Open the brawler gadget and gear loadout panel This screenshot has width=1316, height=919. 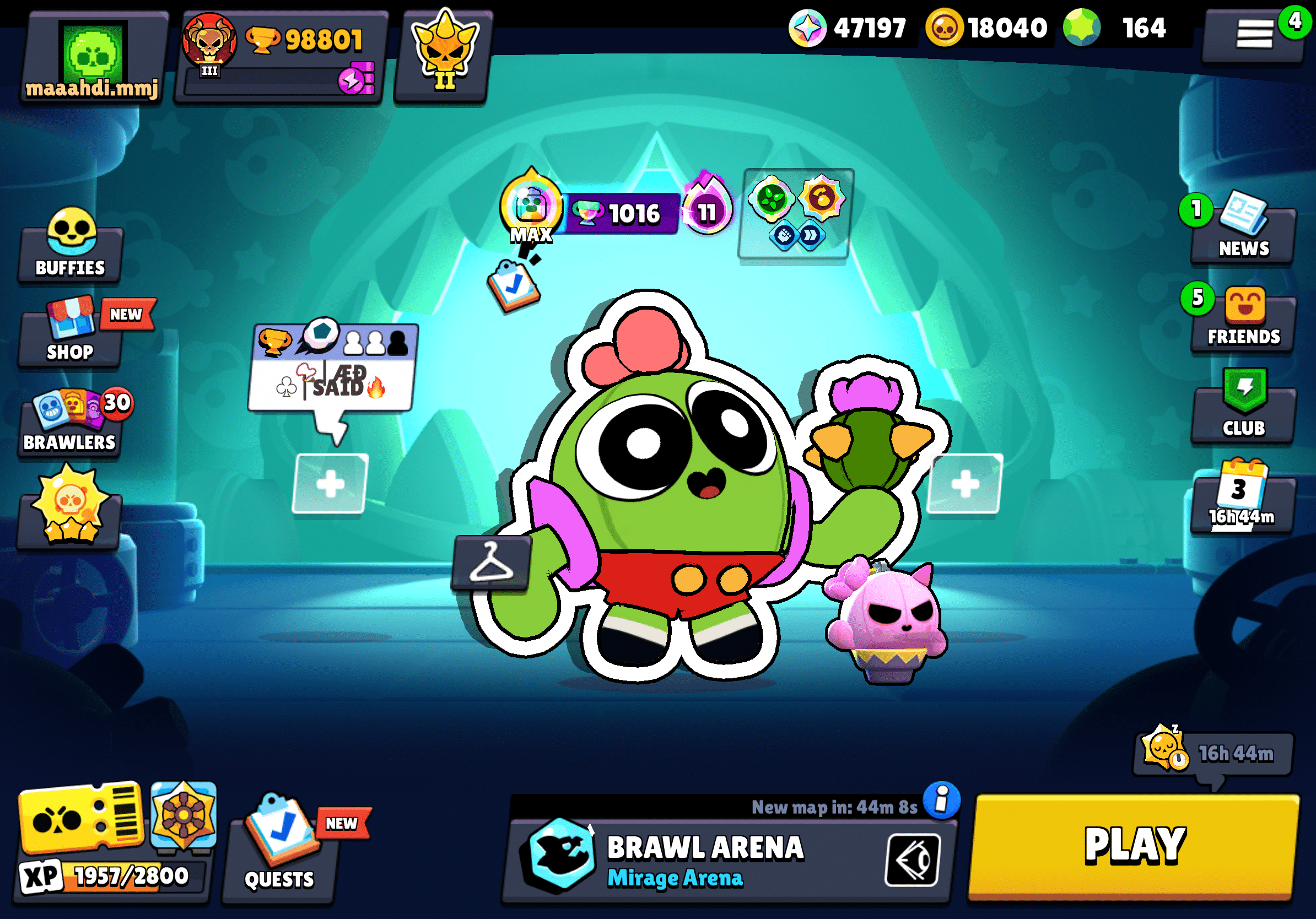(796, 213)
